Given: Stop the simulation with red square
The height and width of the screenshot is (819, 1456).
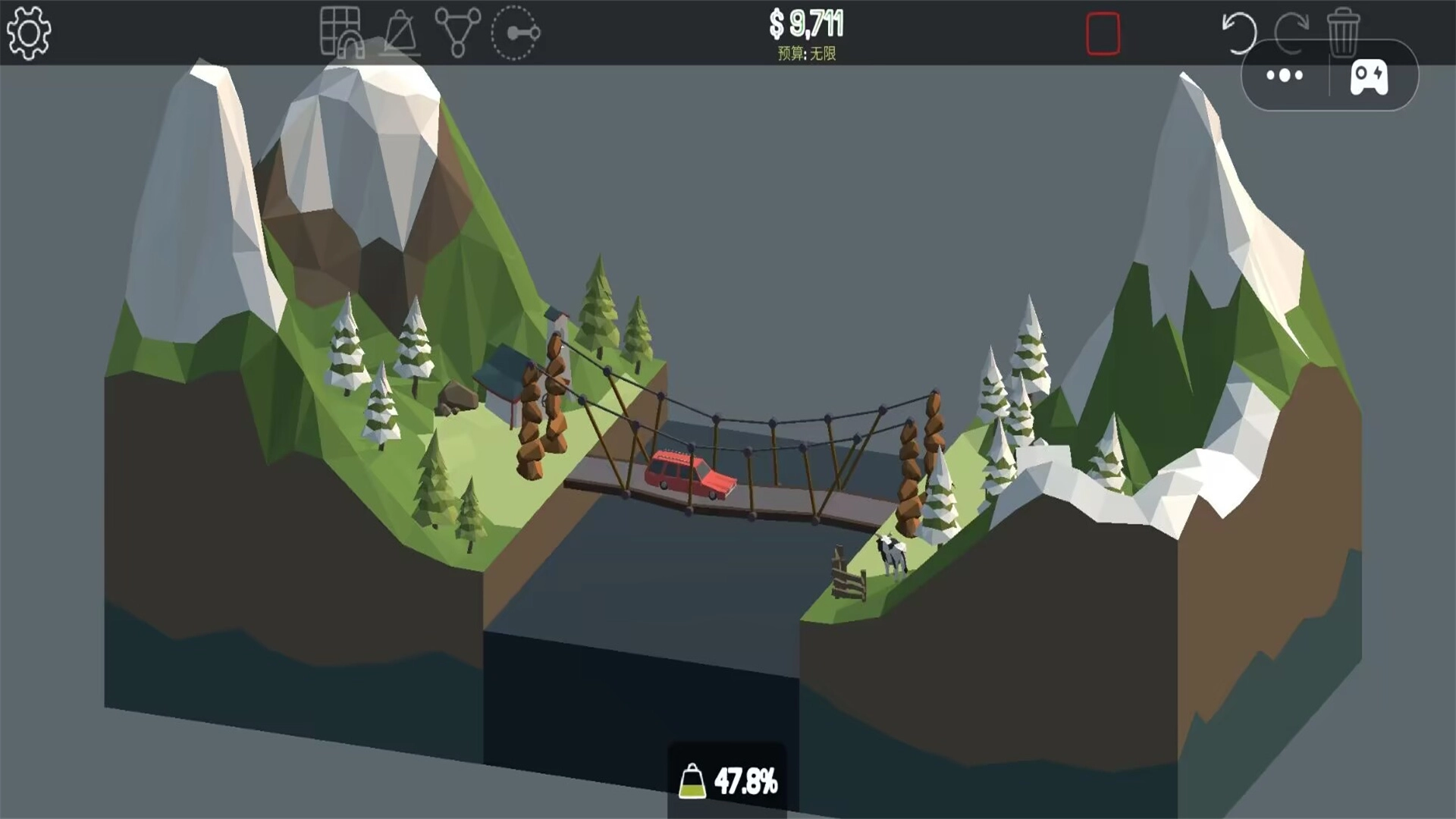Looking at the screenshot, I should click(x=1103, y=33).
